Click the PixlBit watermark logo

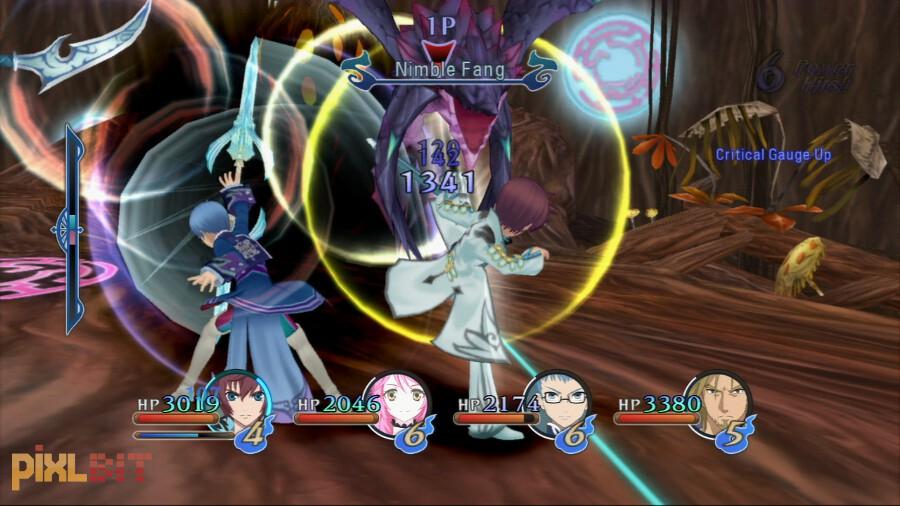click(x=80, y=468)
